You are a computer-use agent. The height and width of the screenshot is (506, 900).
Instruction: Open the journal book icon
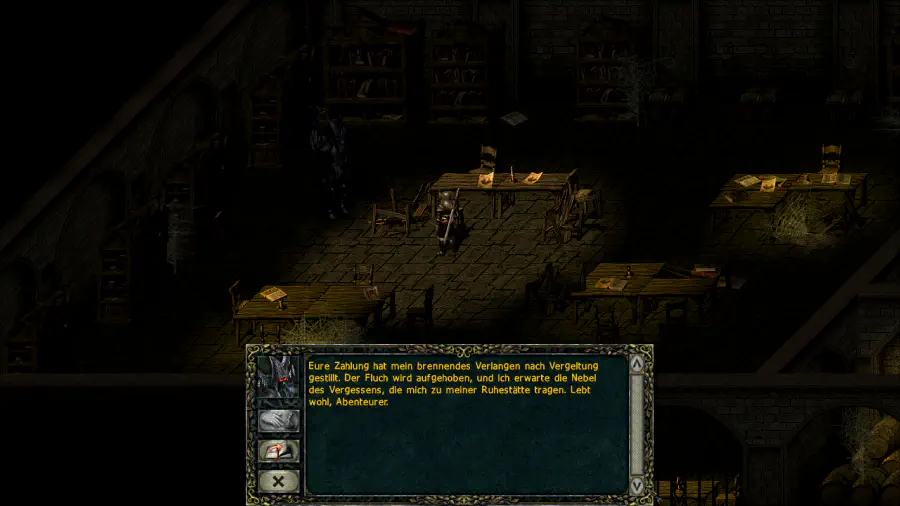tap(279, 451)
